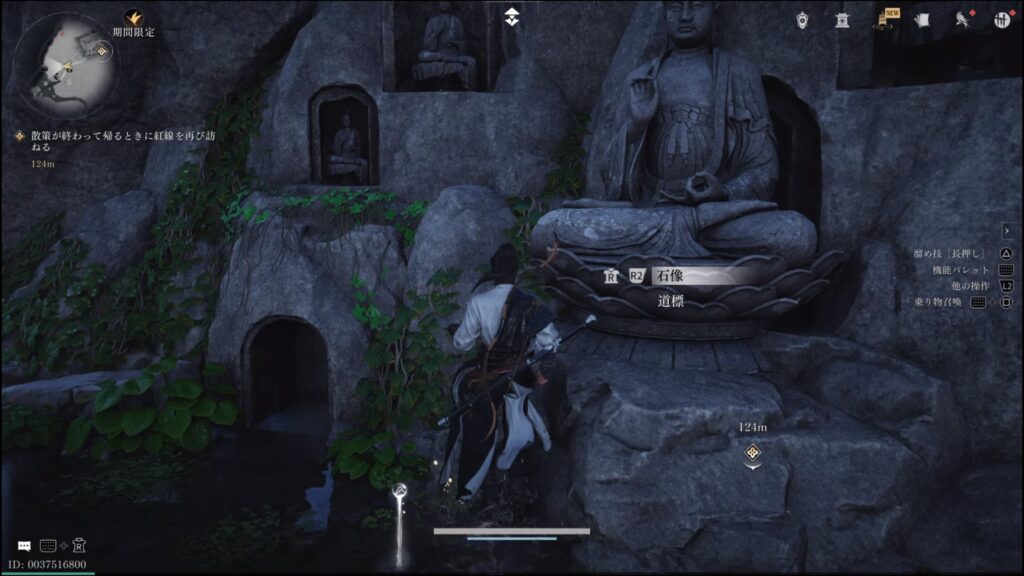1024x576 pixels.
Task: Open the bird icon with red dot
Action: coord(961,19)
